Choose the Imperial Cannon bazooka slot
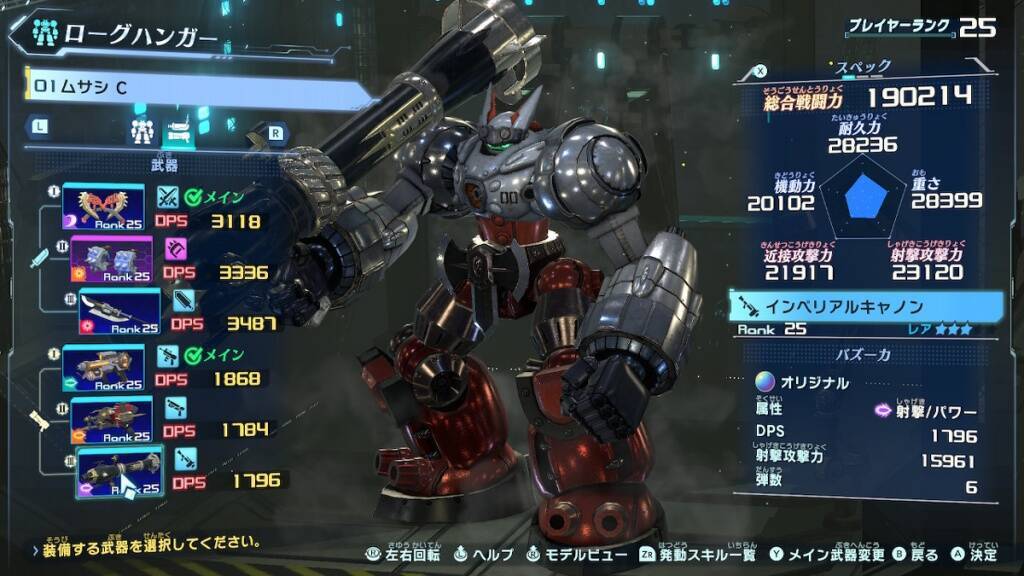The image size is (1024, 576). 119,471
